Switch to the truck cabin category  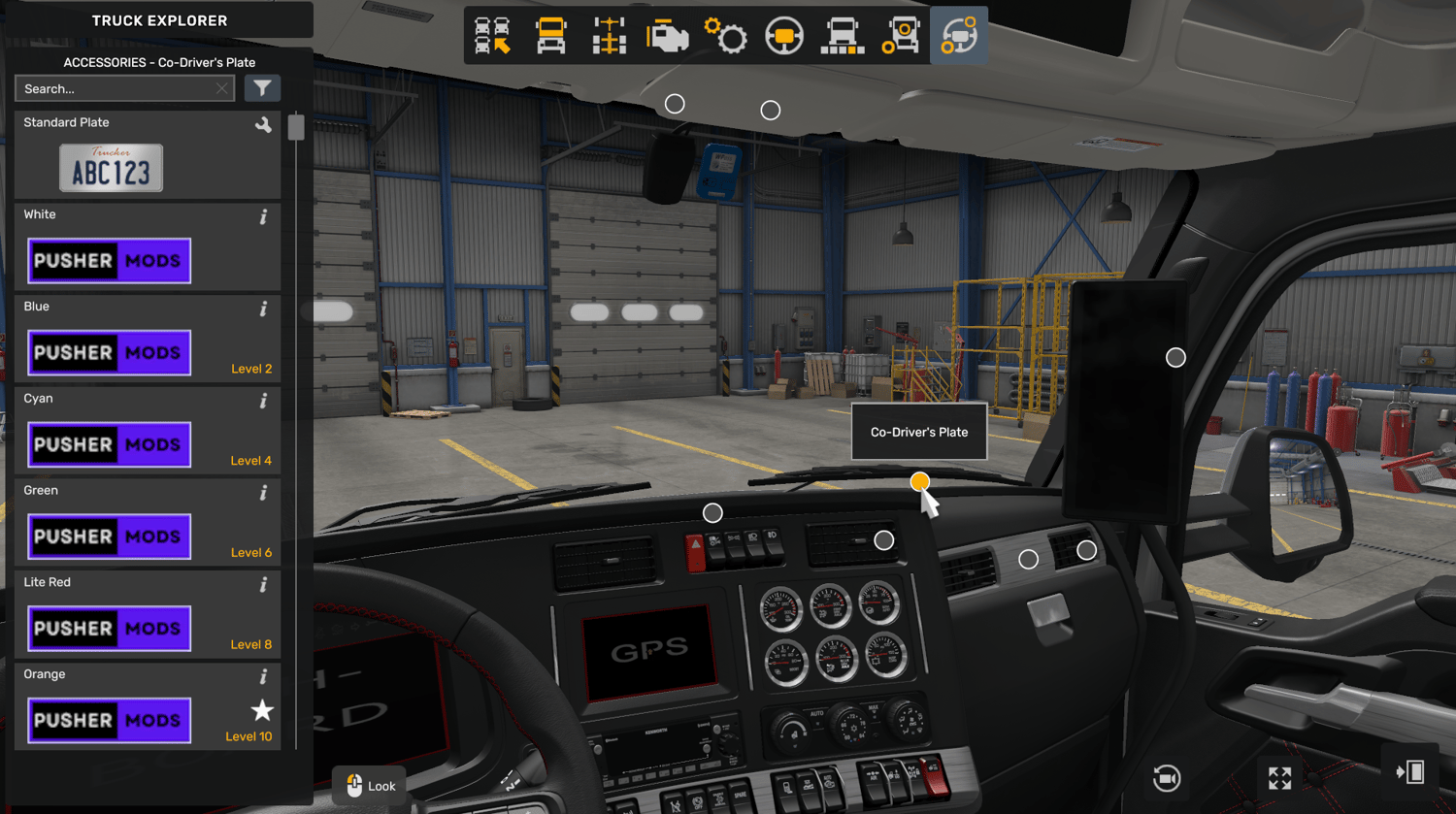click(x=551, y=36)
